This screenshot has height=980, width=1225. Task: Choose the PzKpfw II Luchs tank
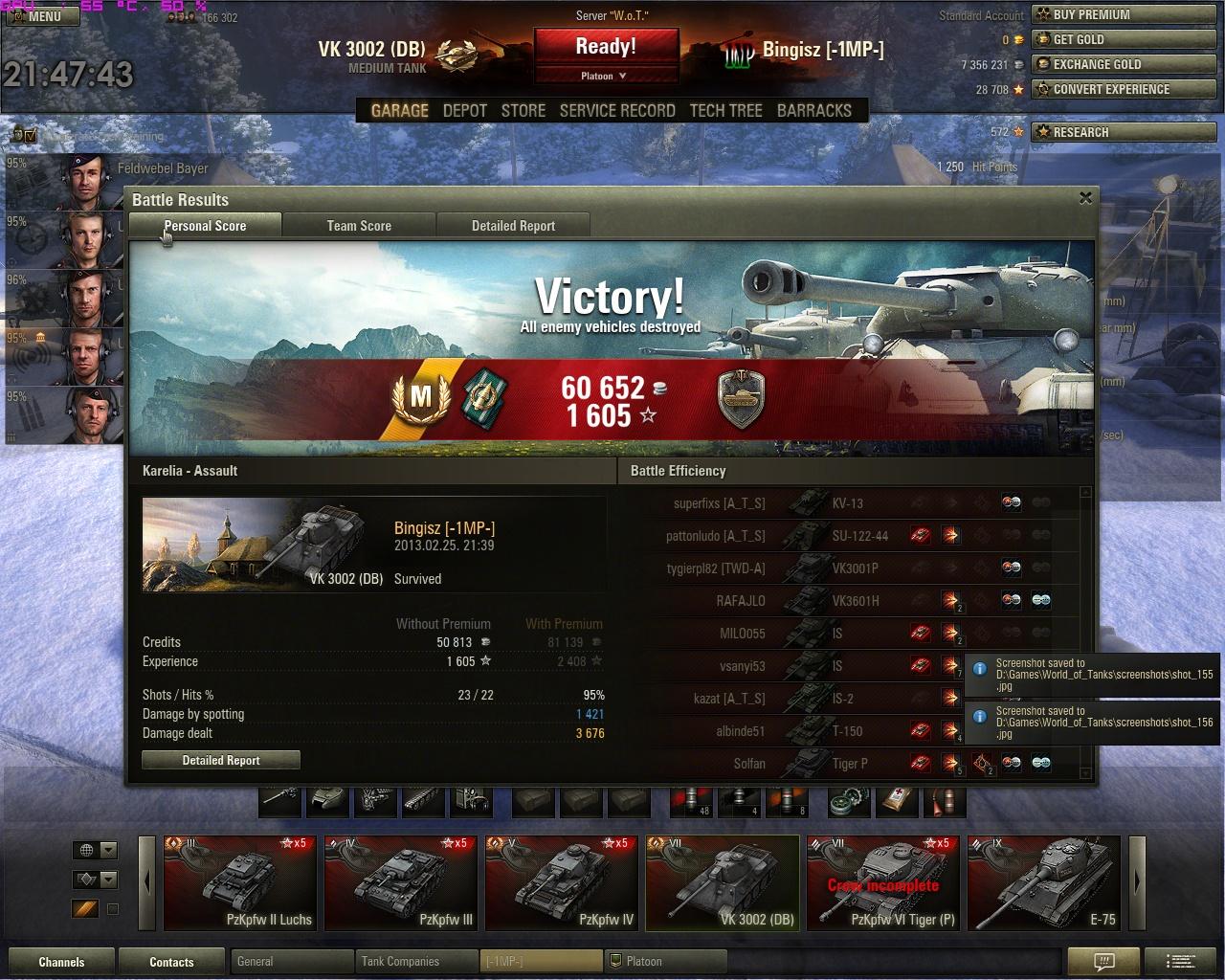point(239,882)
